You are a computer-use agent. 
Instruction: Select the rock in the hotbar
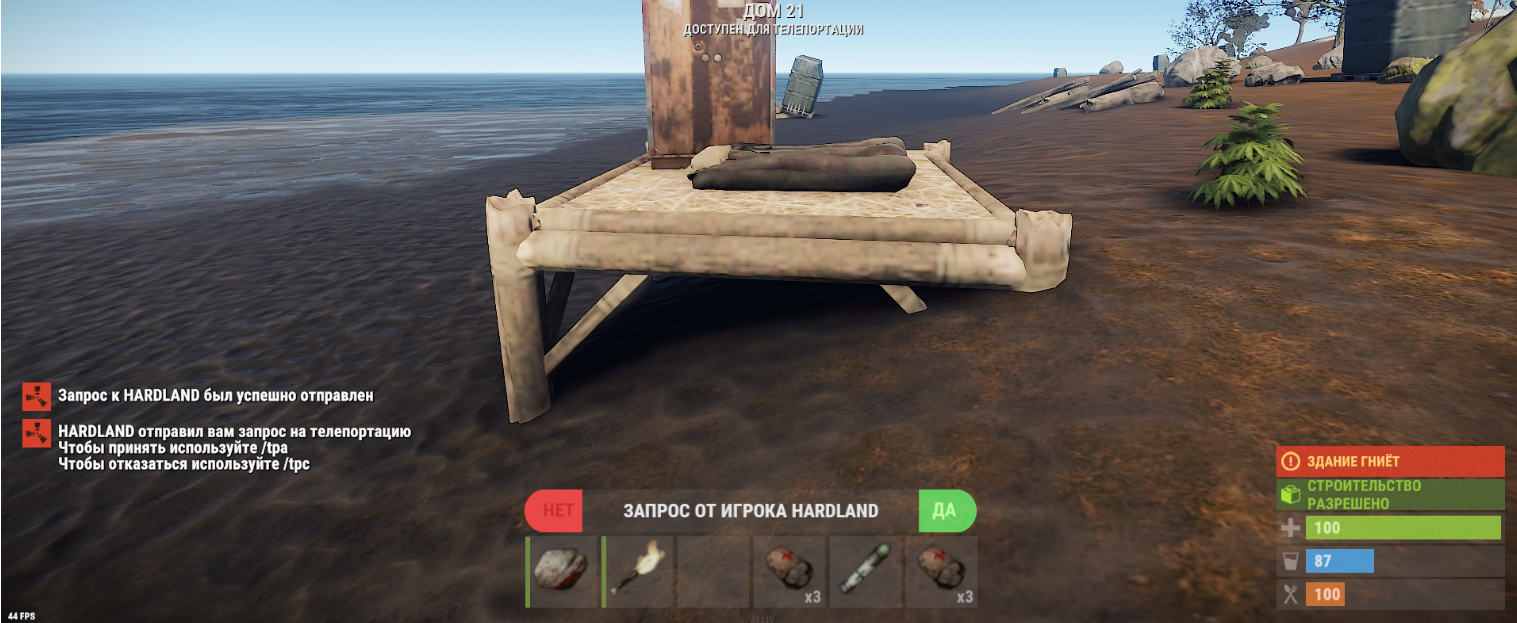[561, 572]
